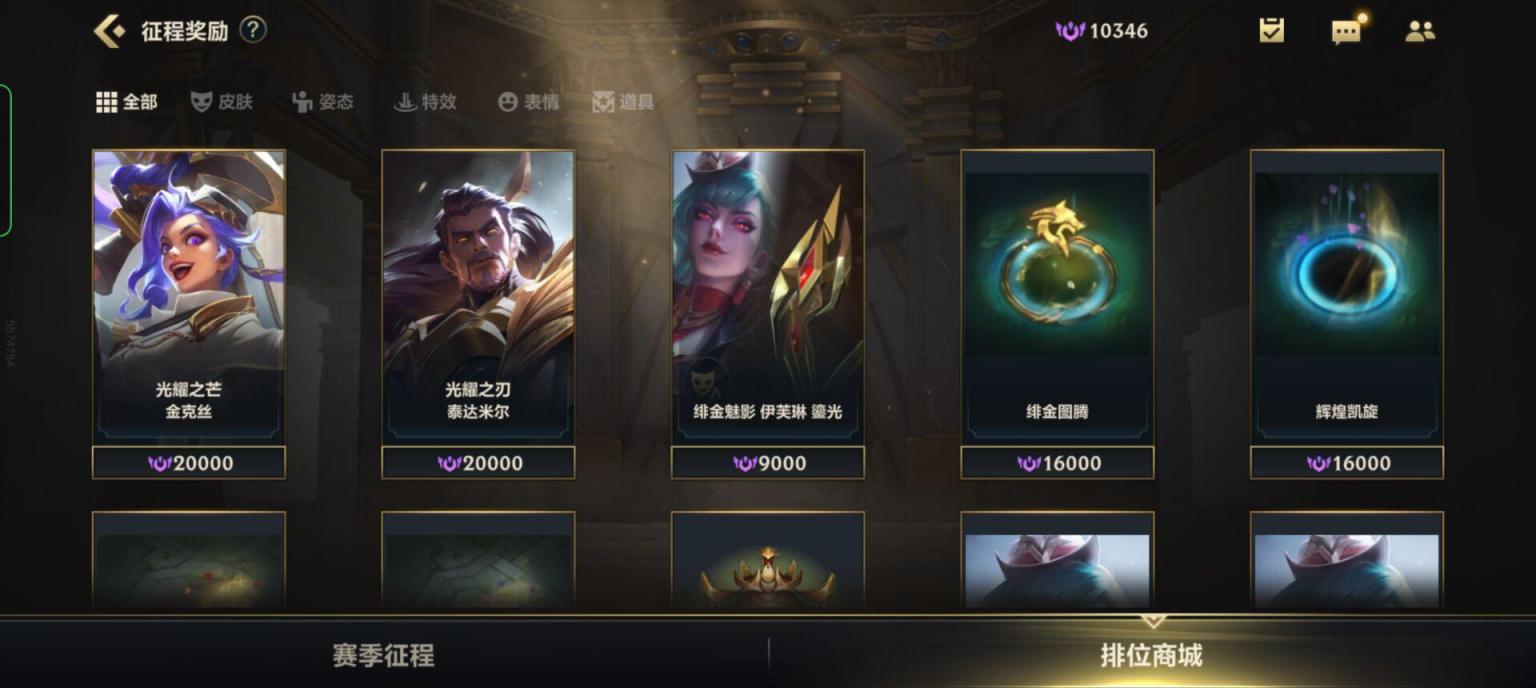Open the question mark help icon
This screenshot has height=688, width=1536.
click(x=253, y=30)
